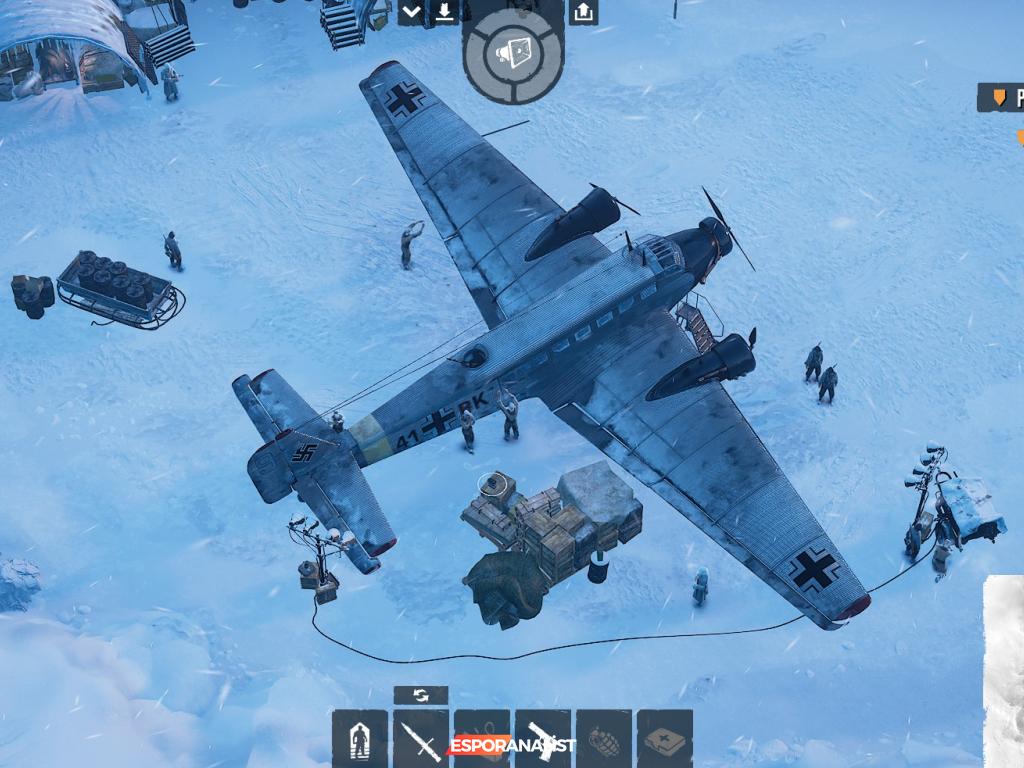This screenshot has width=1024, height=768.
Task: Toggle the soldier stance icon
Action: (x=360, y=738)
